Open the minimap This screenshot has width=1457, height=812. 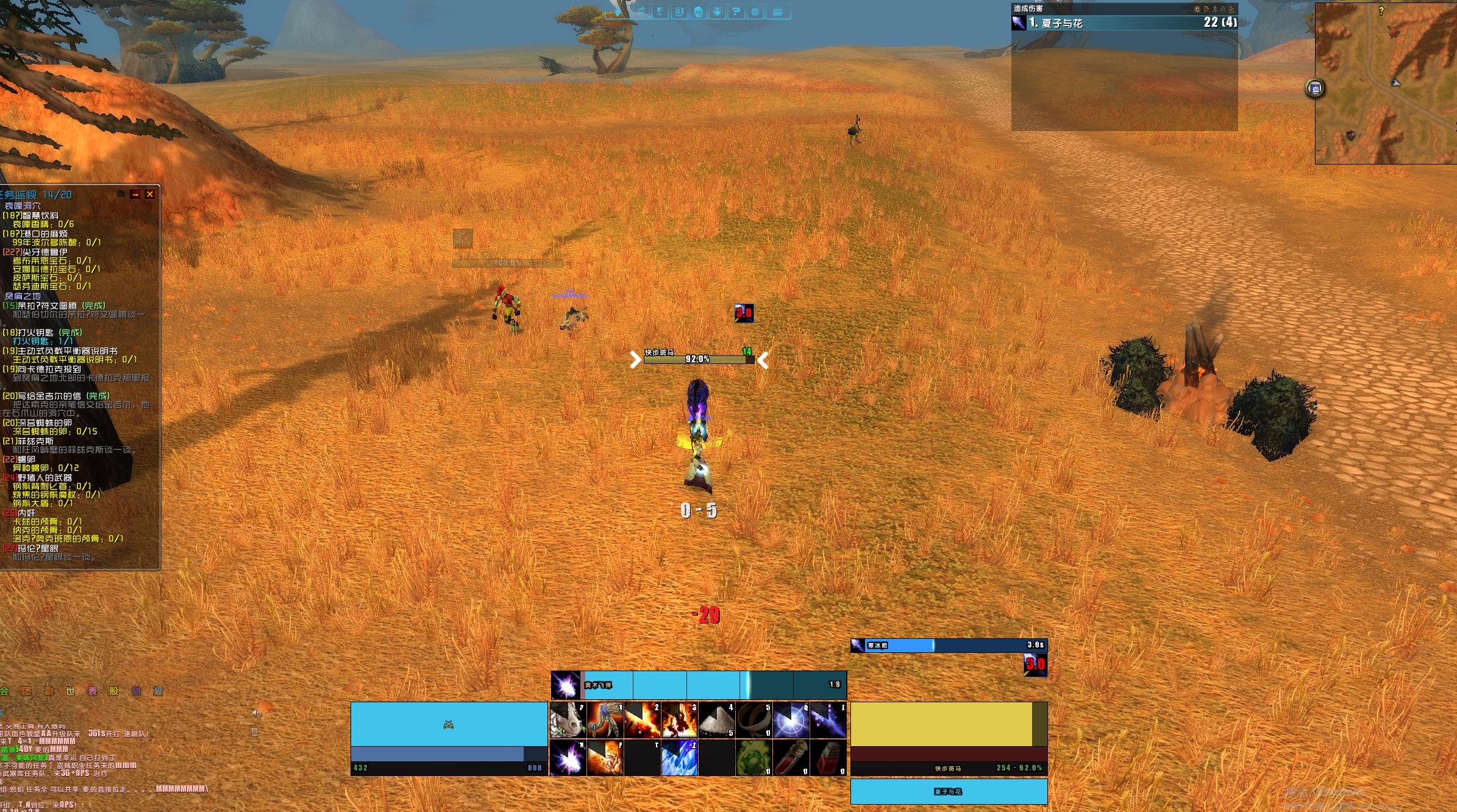tap(1385, 84)
